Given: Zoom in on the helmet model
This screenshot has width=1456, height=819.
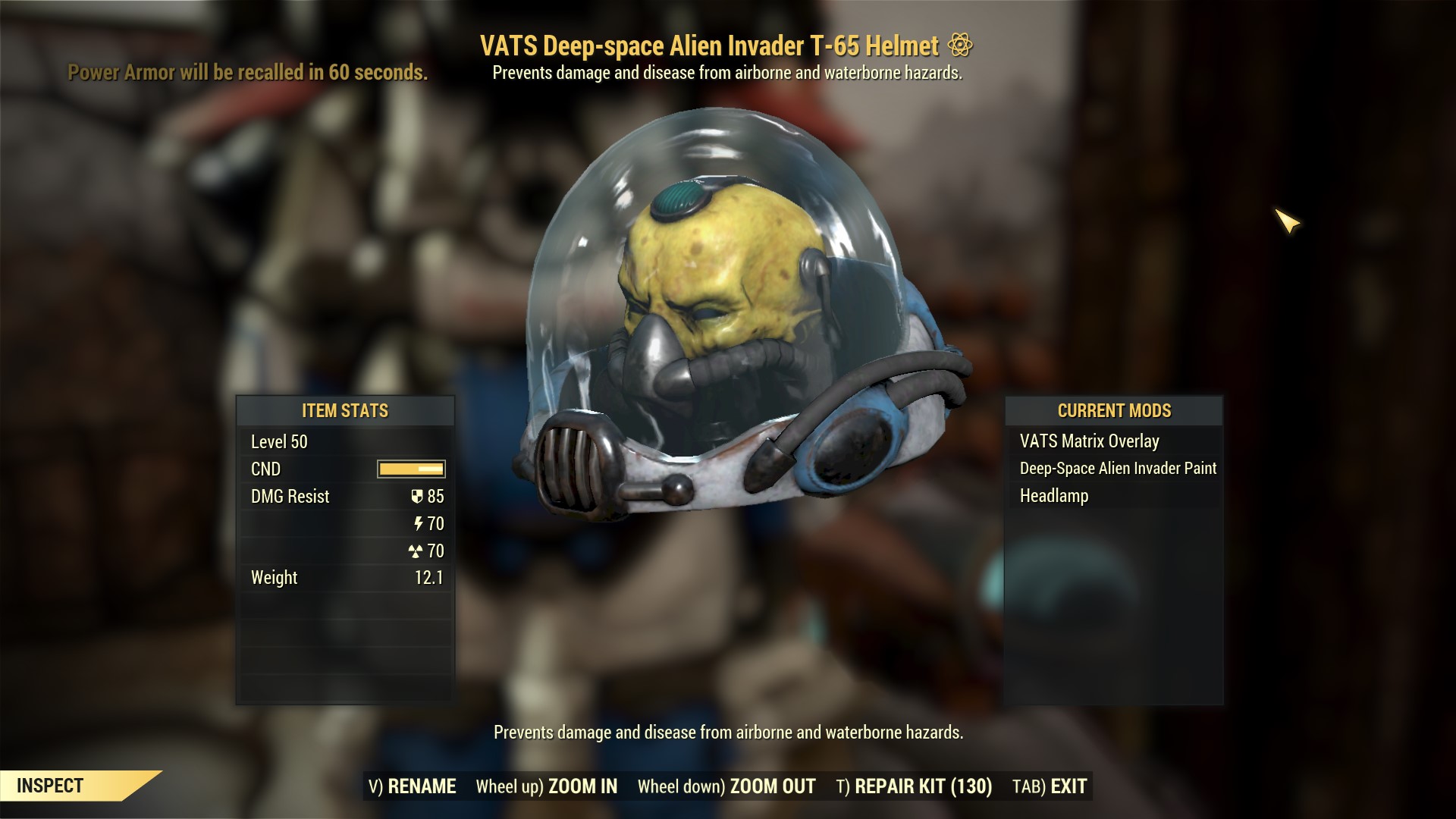Looking at the screenshot, I should [547, 786].
